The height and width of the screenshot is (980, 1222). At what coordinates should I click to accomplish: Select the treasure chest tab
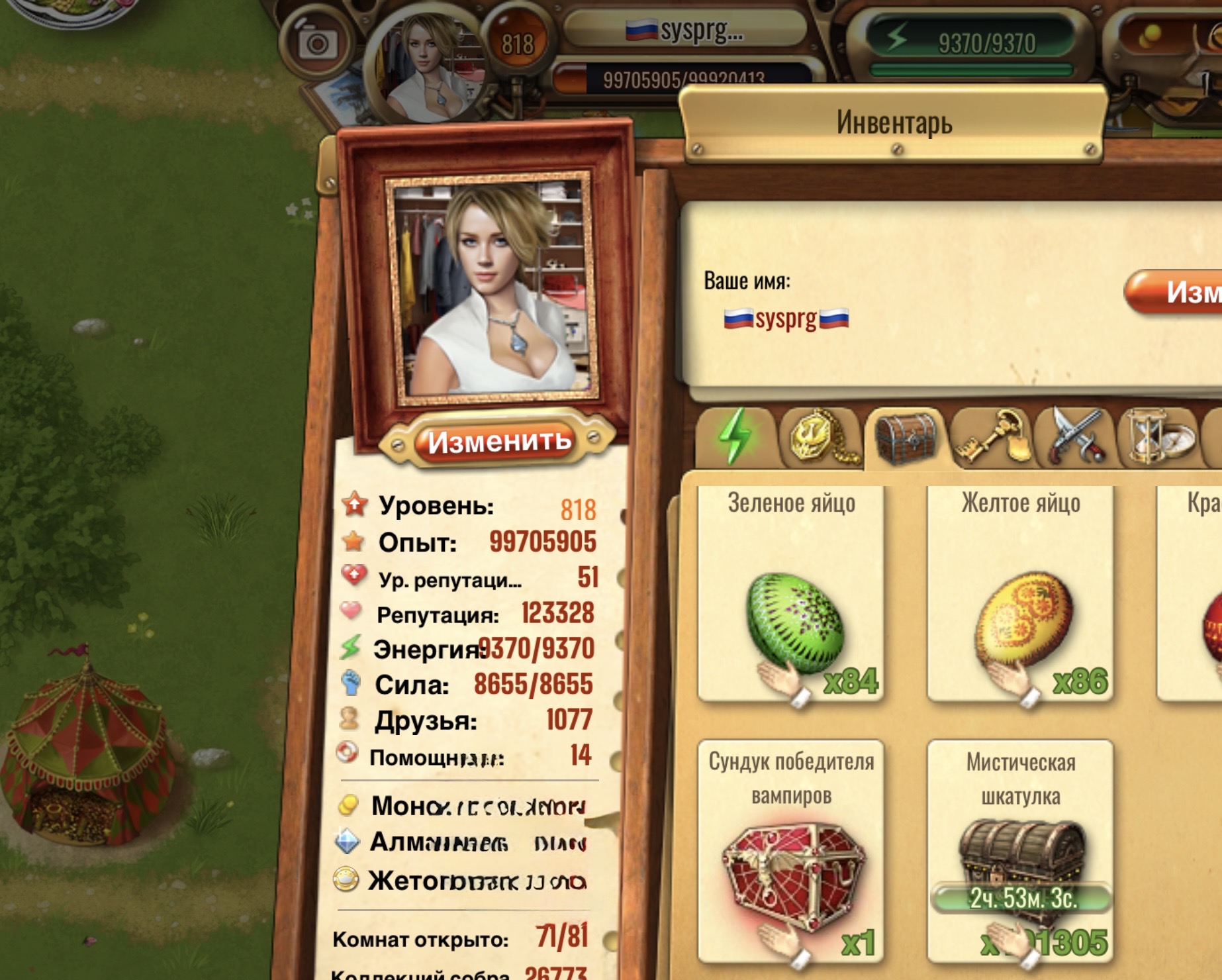click(906, 437)
